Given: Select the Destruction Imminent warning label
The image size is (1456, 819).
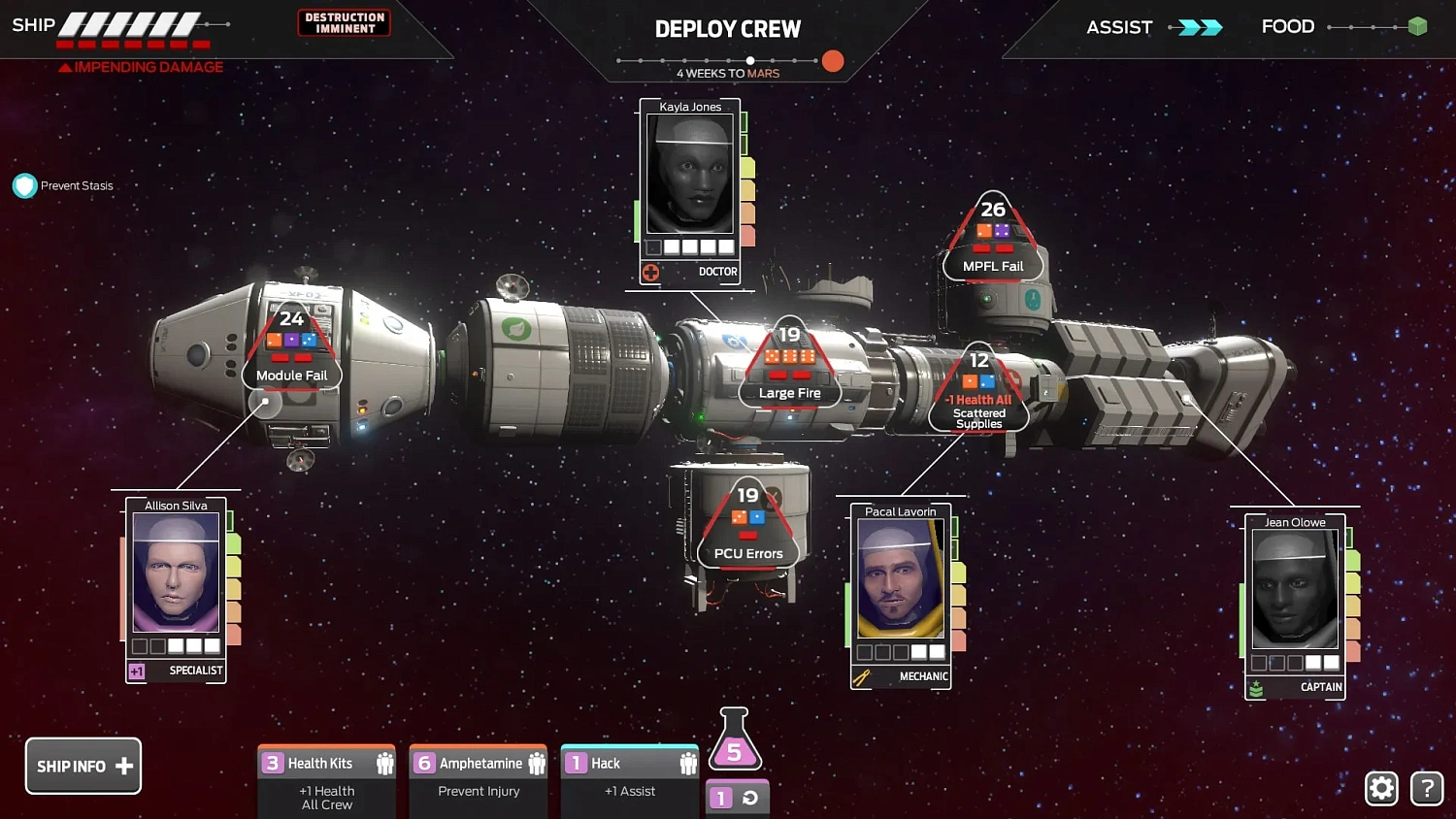Looking at the screenshot, I should pos(344,21).
